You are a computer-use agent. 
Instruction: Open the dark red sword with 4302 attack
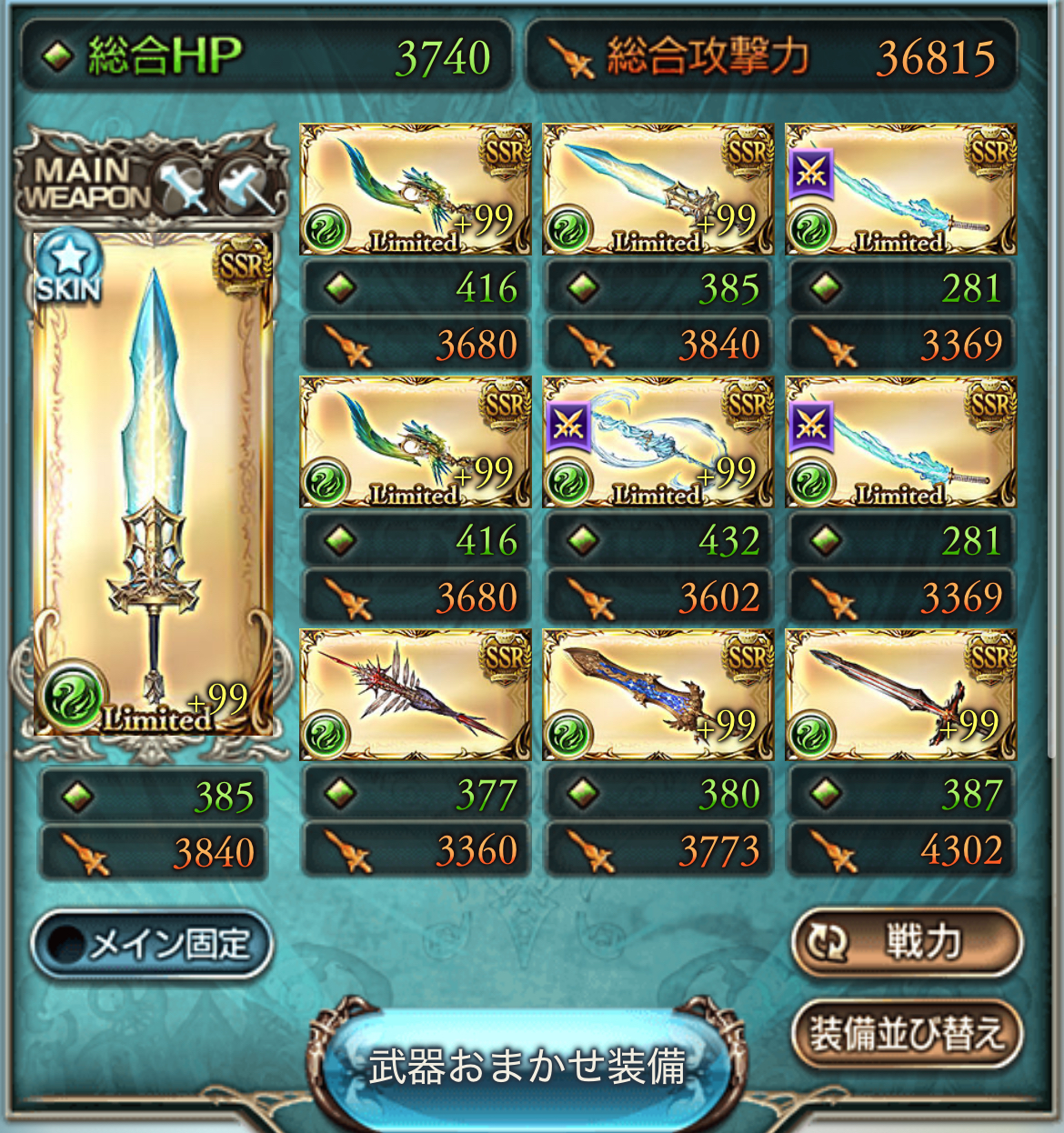click(900, 695)
